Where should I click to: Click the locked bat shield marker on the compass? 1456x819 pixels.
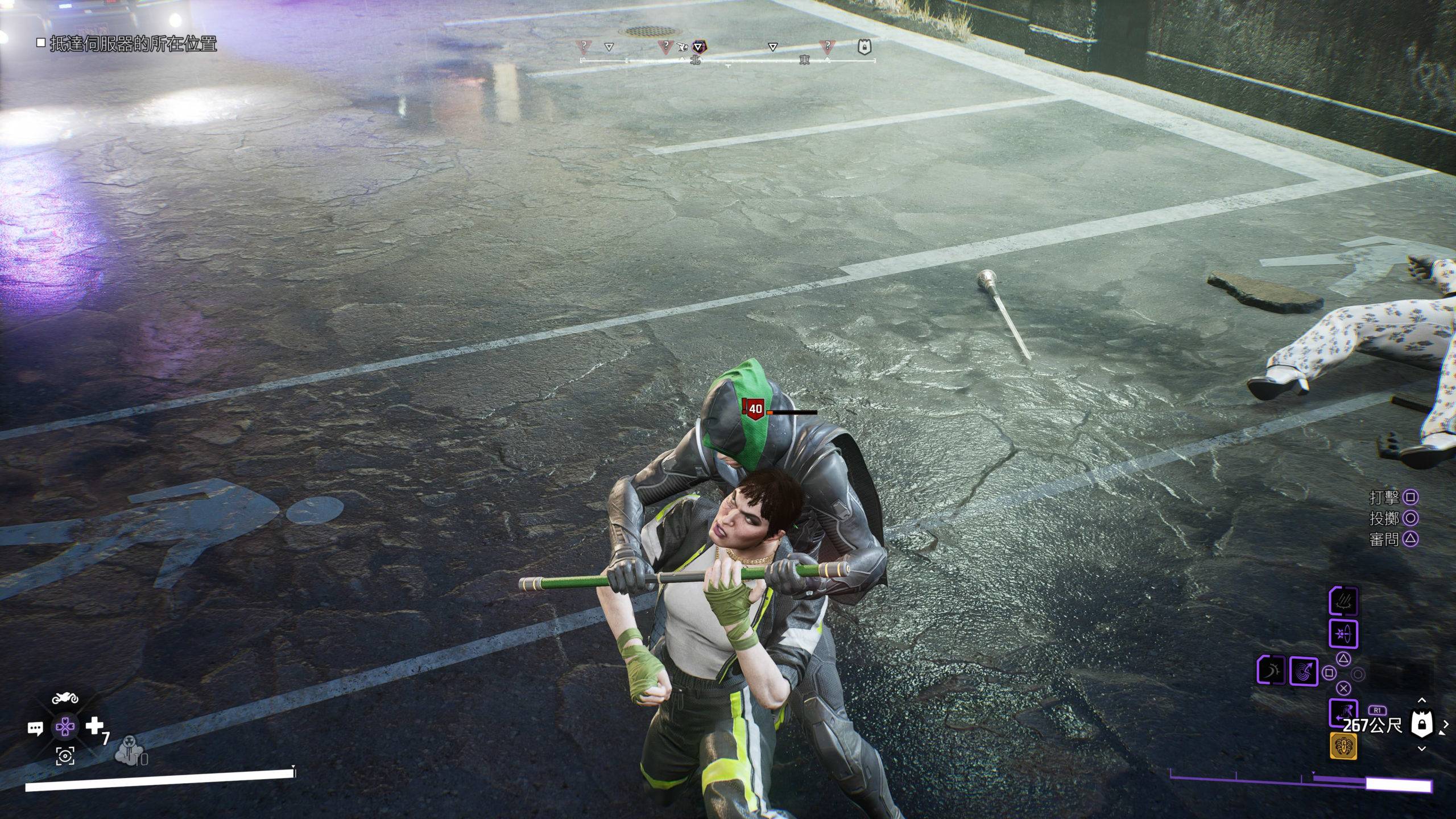coord(863,47)
